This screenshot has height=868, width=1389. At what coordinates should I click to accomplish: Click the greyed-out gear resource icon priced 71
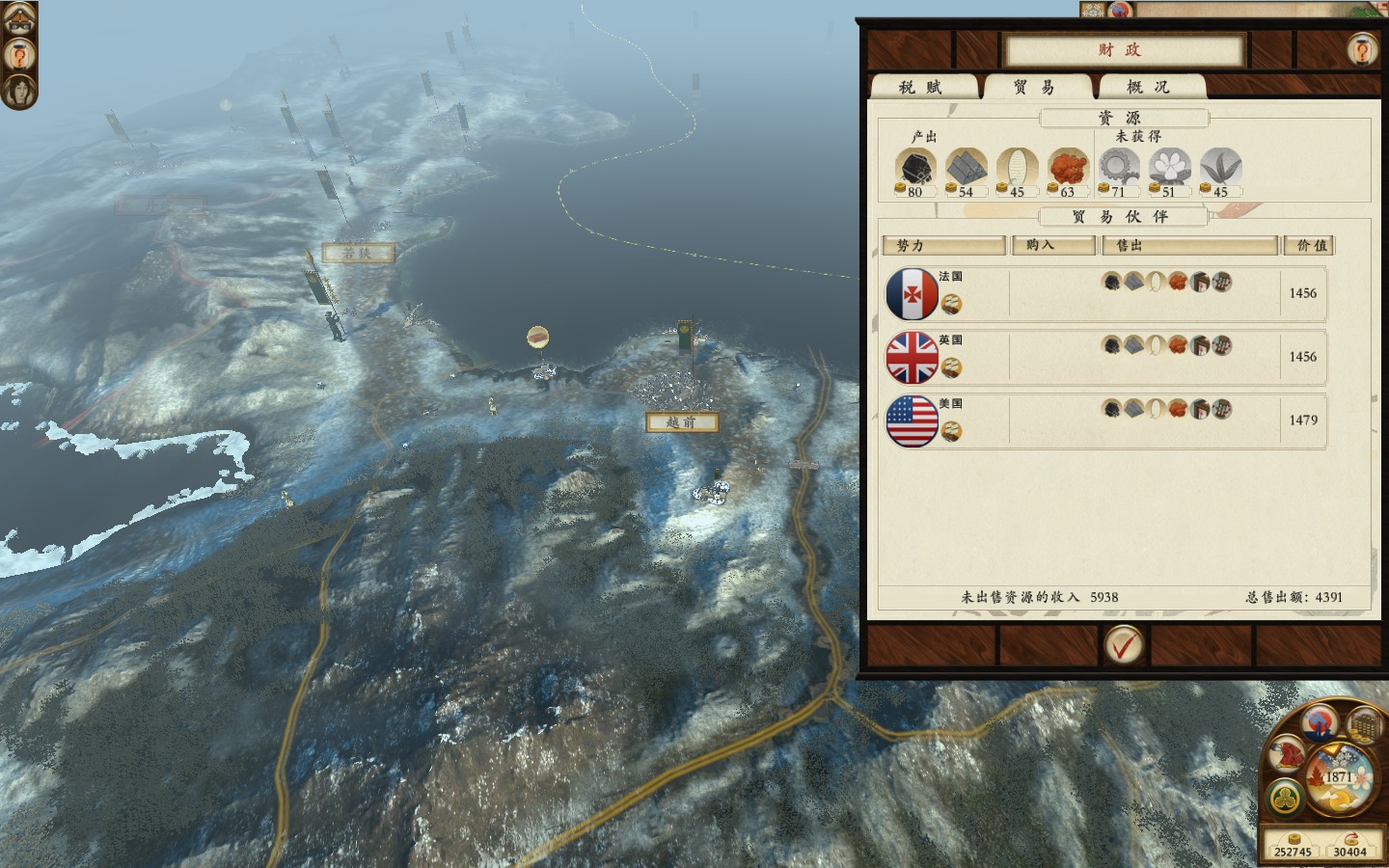(1118, 168)
